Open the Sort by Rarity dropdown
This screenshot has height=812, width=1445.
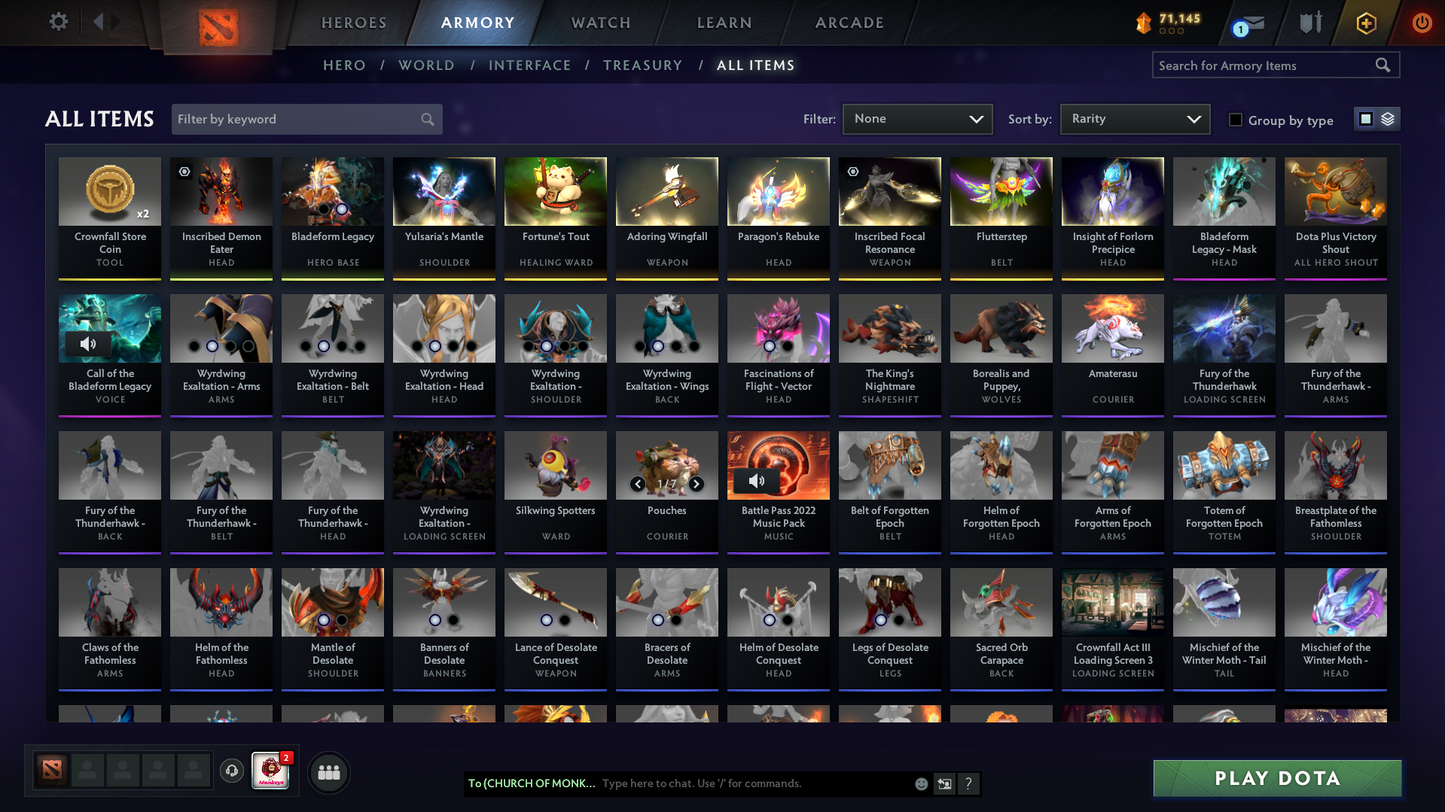coord(1135,118)
